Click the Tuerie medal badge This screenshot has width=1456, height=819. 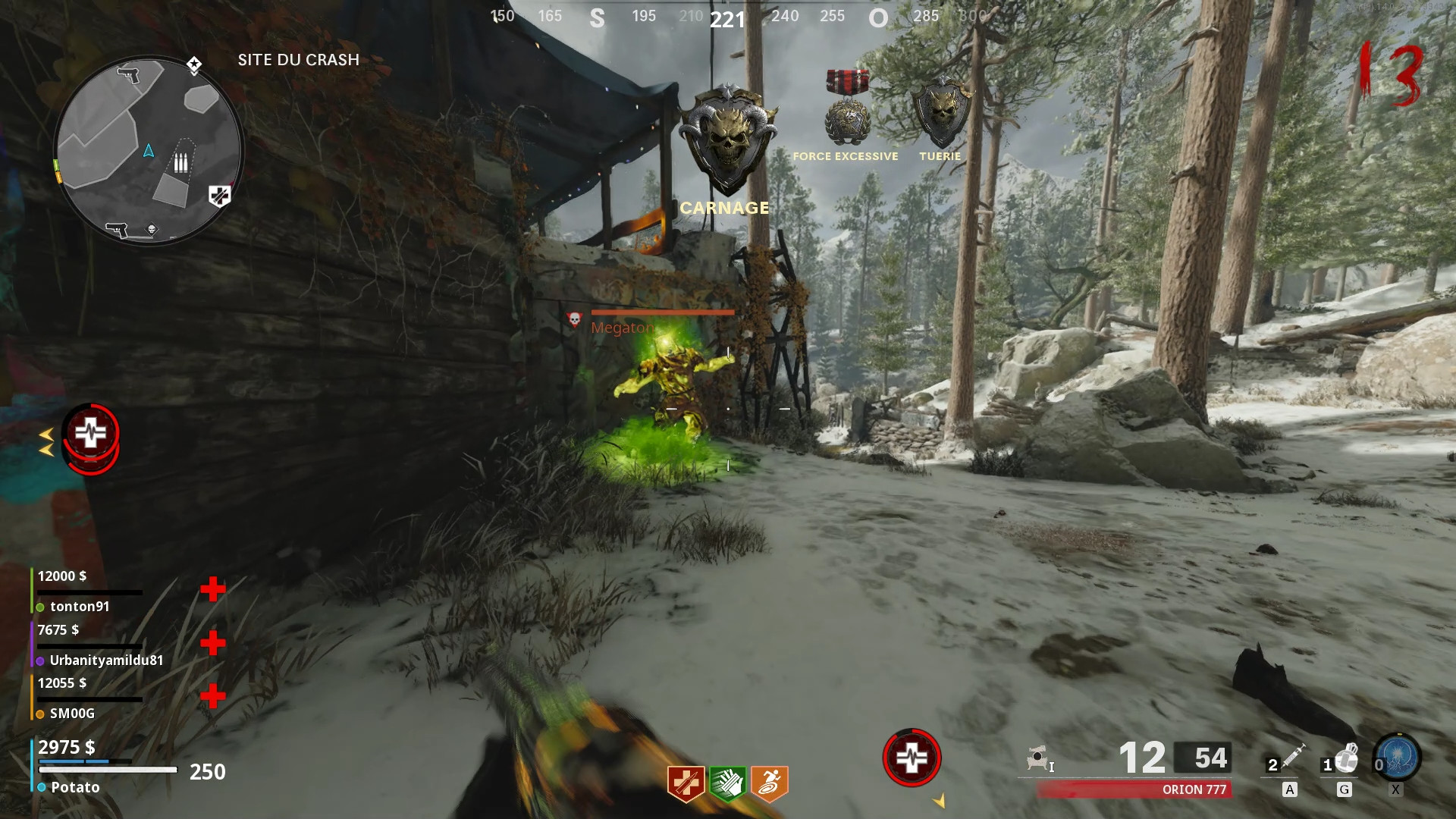[941, 112]
